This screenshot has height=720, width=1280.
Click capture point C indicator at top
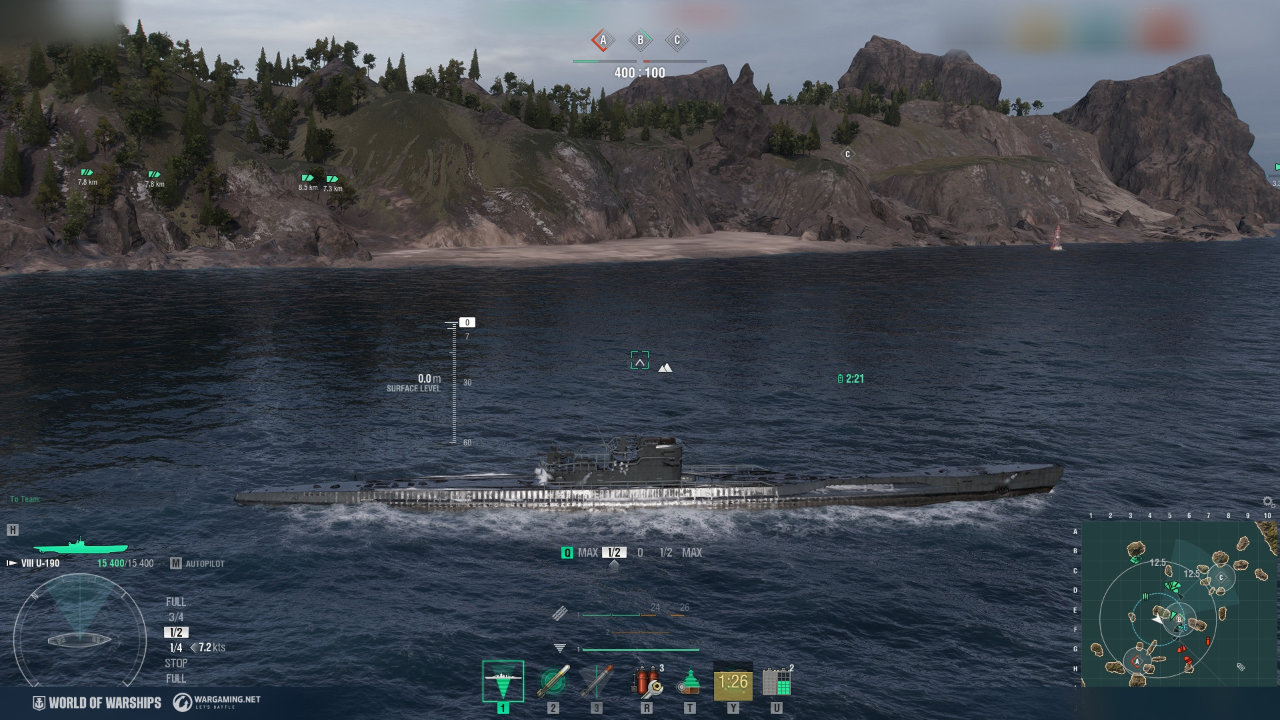pos(677,41)
